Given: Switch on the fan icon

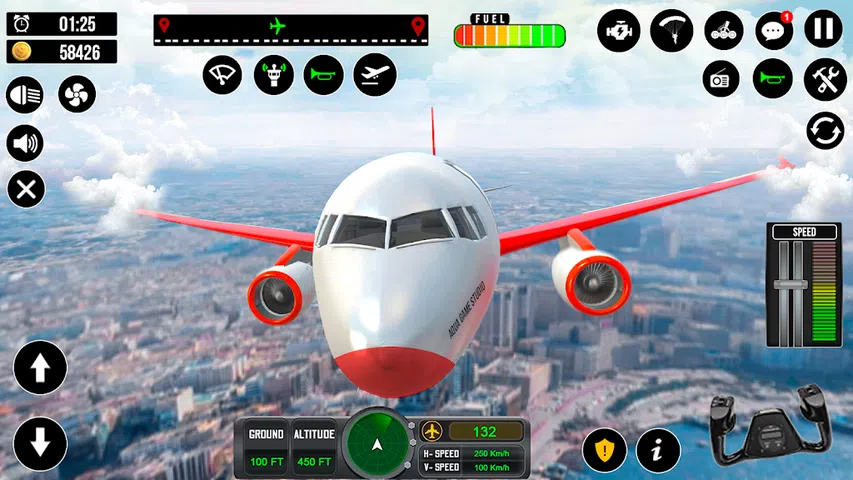Looking at the screenshot, I should [76, 95].
